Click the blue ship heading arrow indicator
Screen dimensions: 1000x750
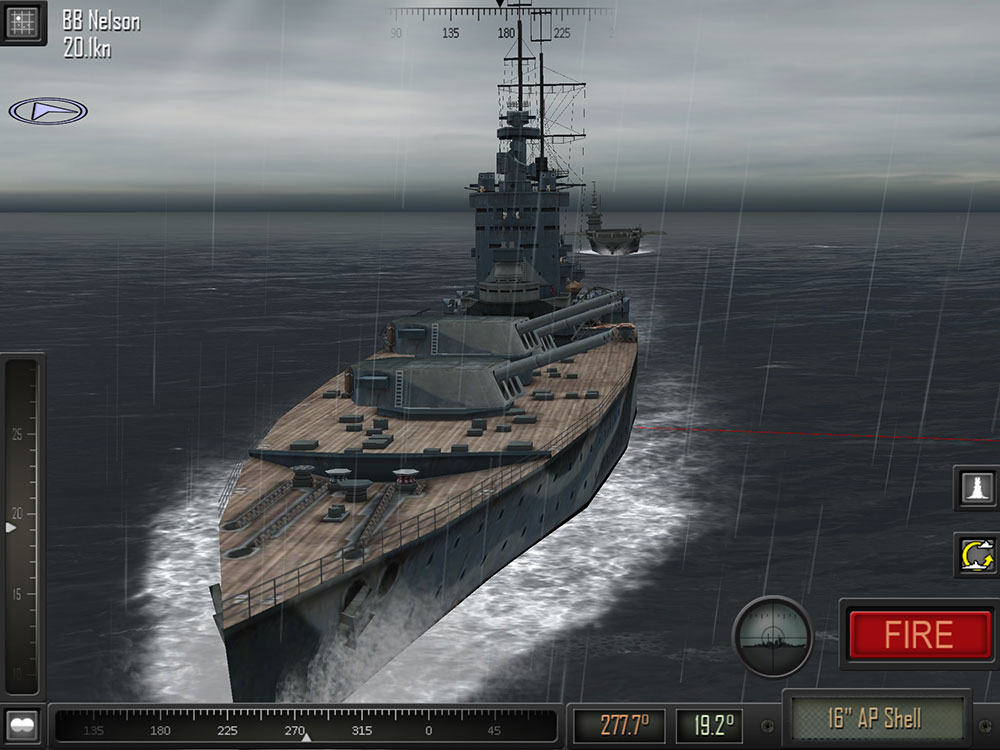(47, 111)
